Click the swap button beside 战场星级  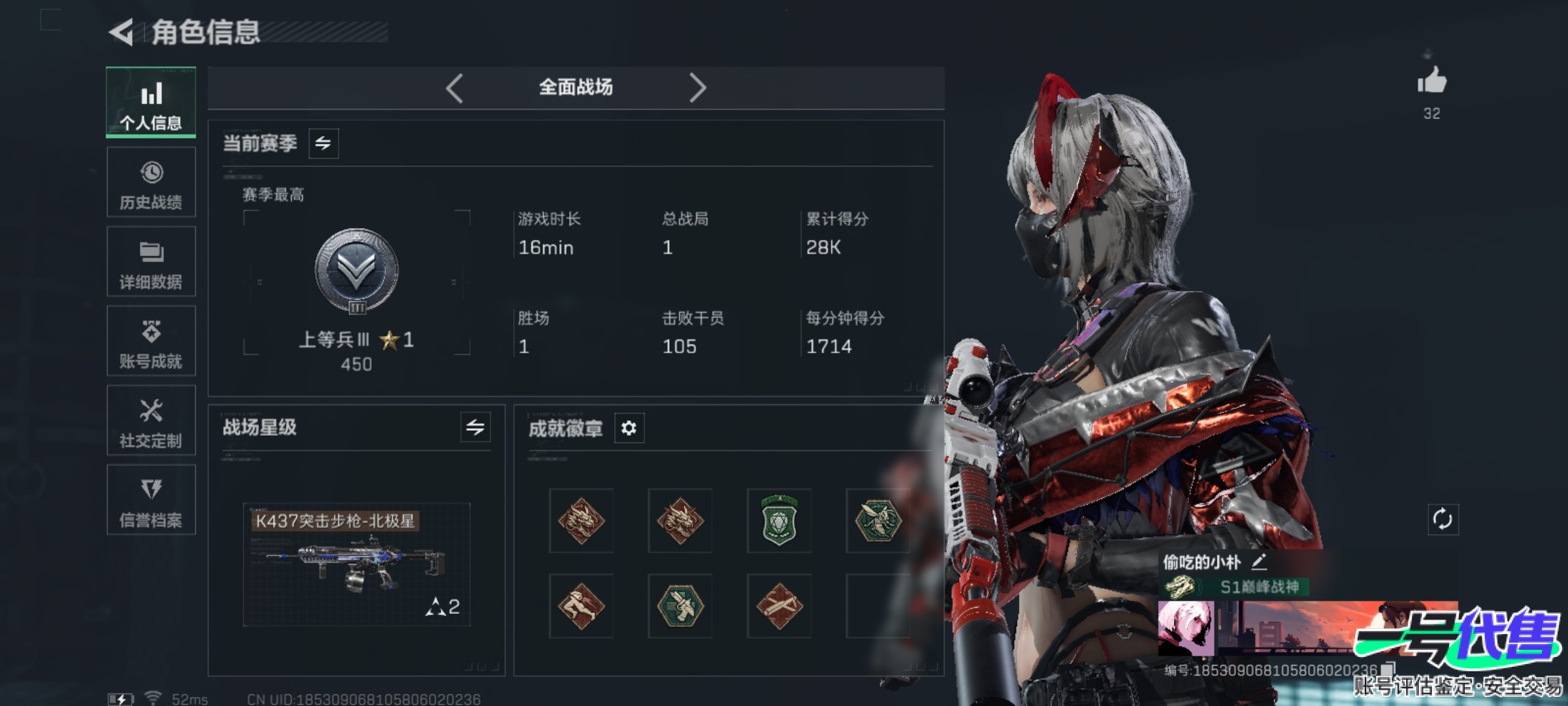coord(475,428)
